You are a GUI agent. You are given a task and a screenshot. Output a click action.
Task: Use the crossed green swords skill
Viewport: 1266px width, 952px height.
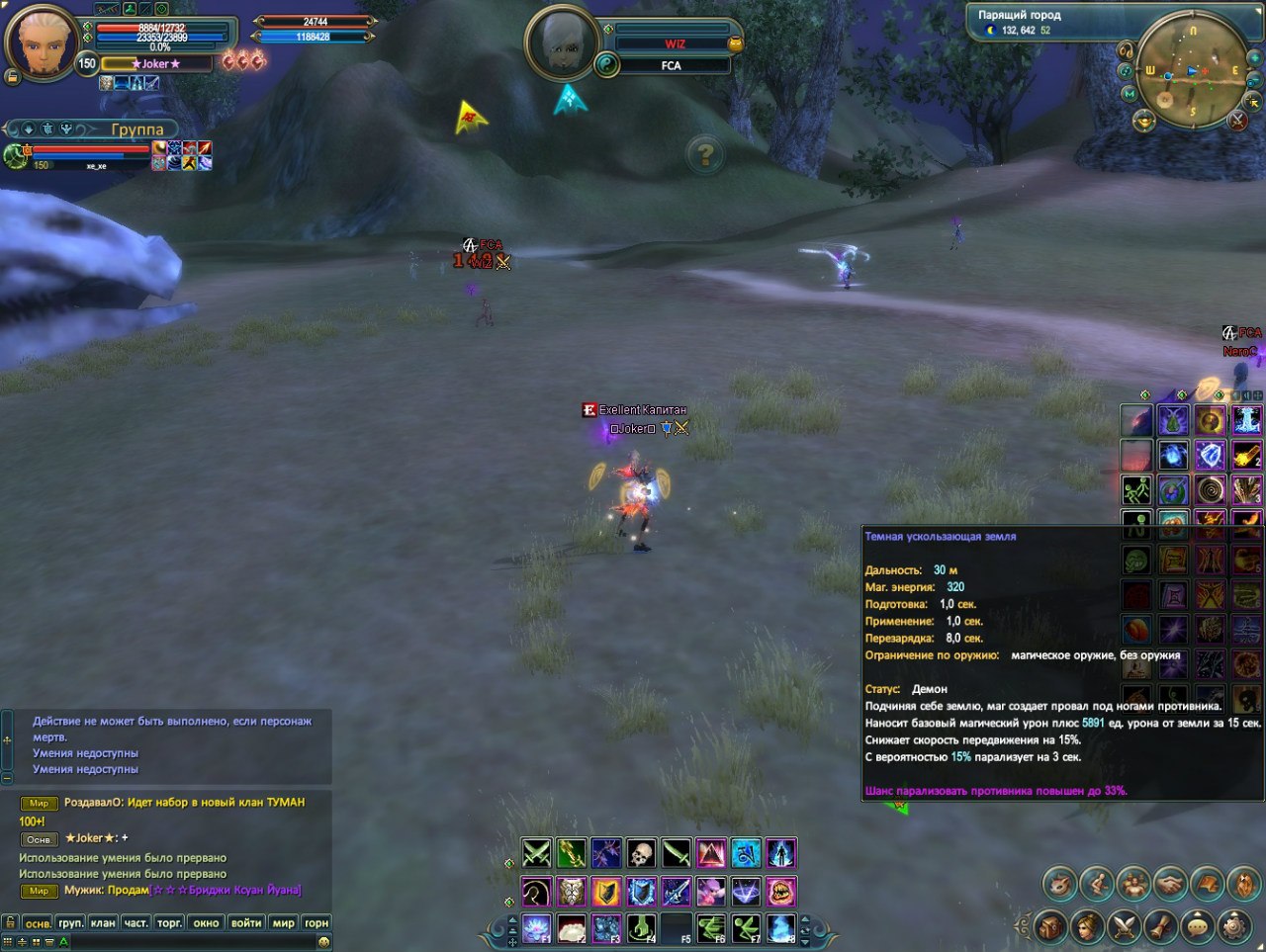536,853
